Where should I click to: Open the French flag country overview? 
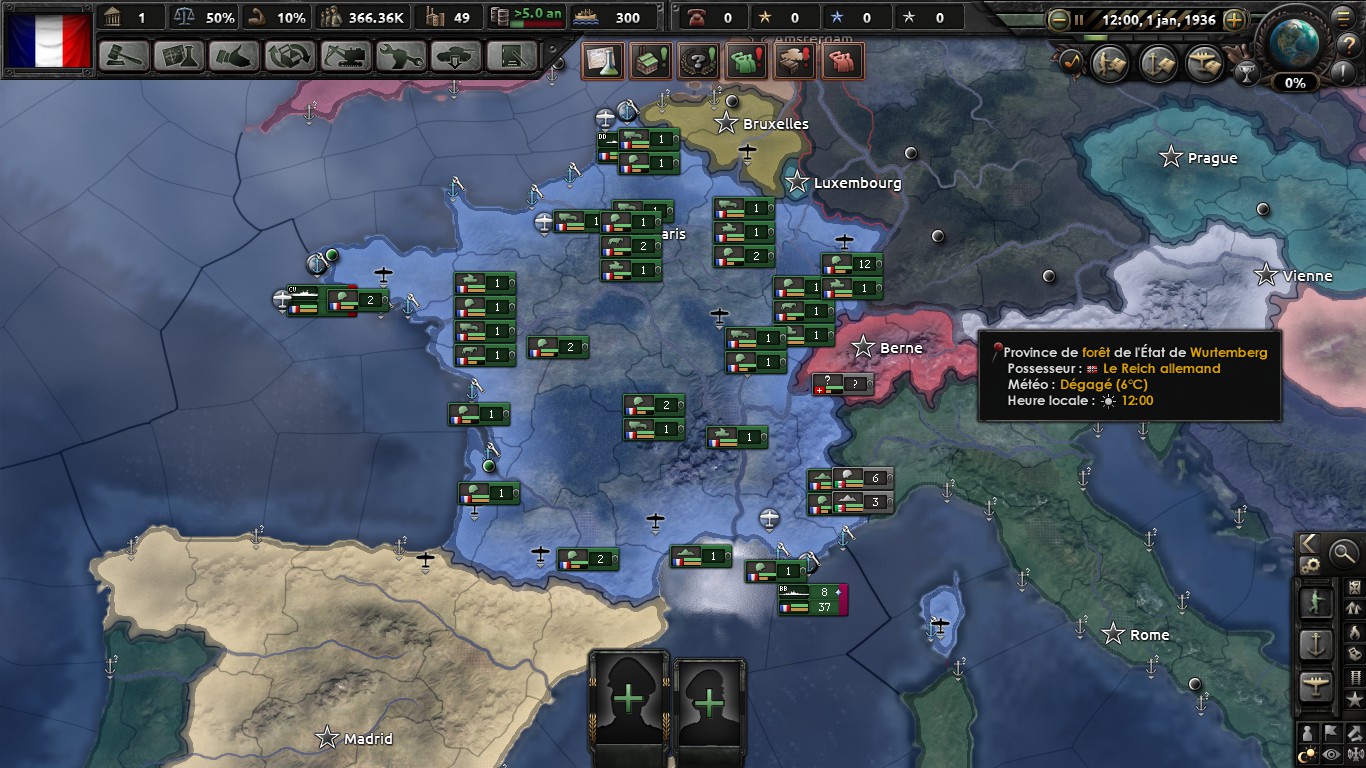coord(49,40)
